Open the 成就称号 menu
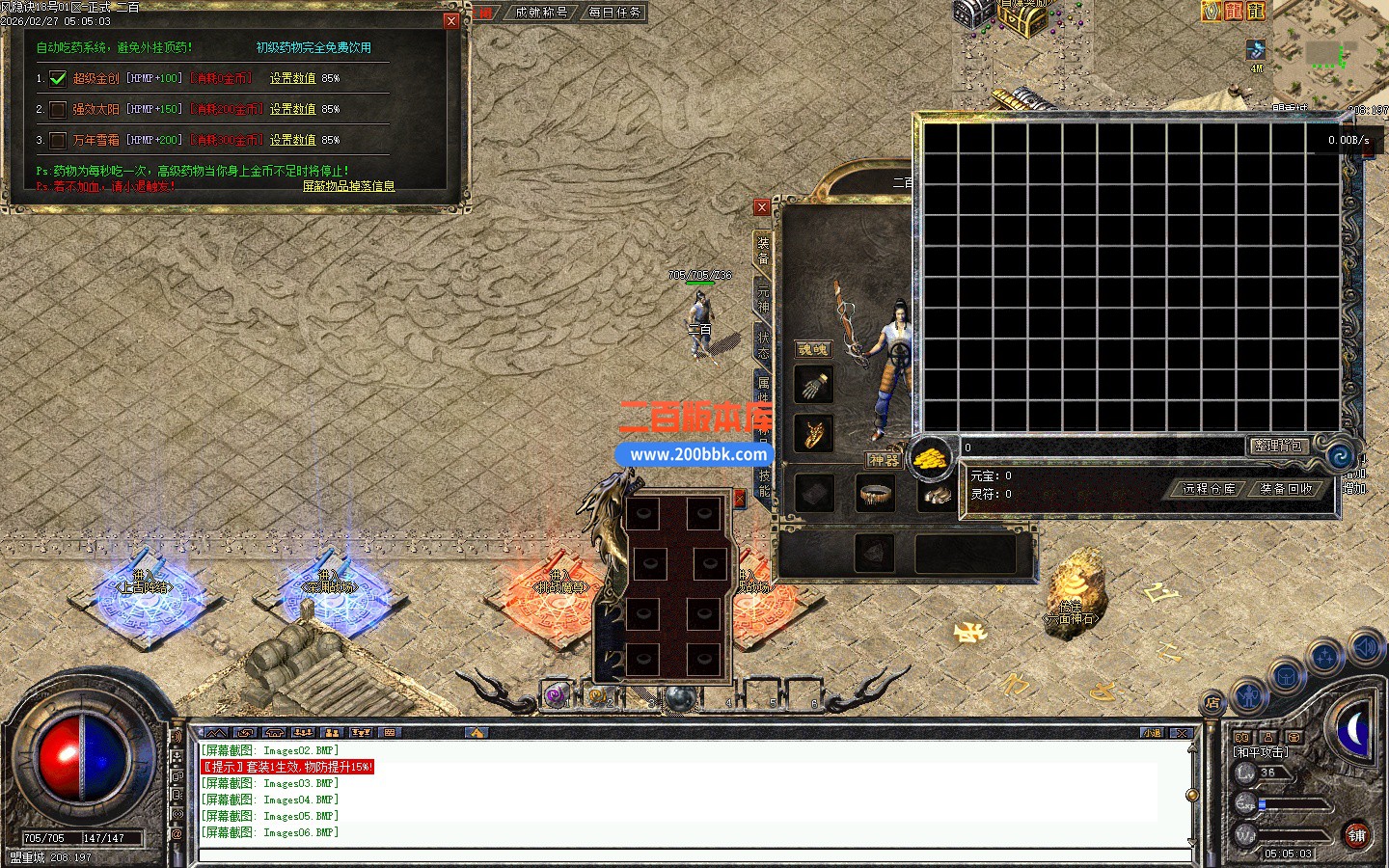Screen dimensions: 1389x868 [x=541, y=13]
